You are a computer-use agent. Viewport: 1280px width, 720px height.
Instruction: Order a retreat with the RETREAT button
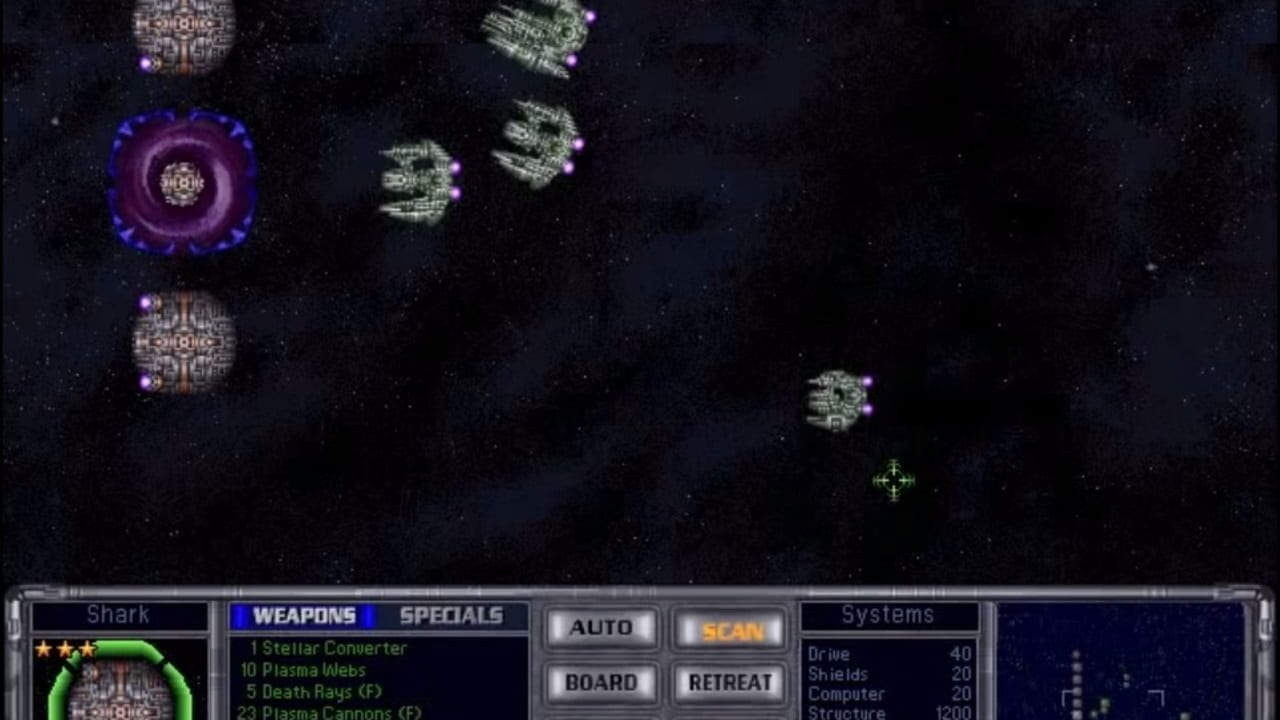pyautogui.click(x=730, y=682)
